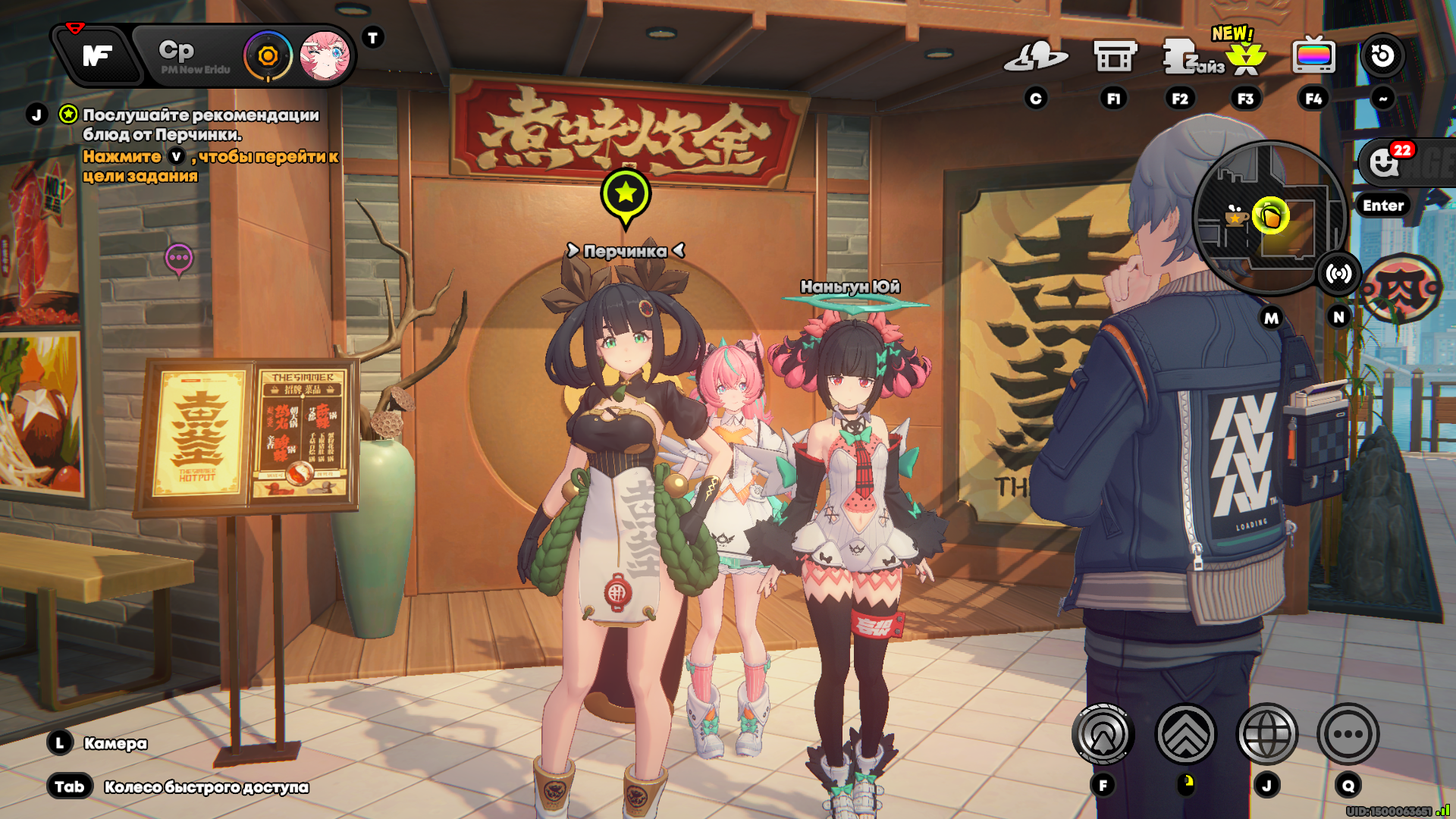Click the circular arrow icon at top right
The width and height of the screenshot is (1456, 819).
[x=1382, y=55]
